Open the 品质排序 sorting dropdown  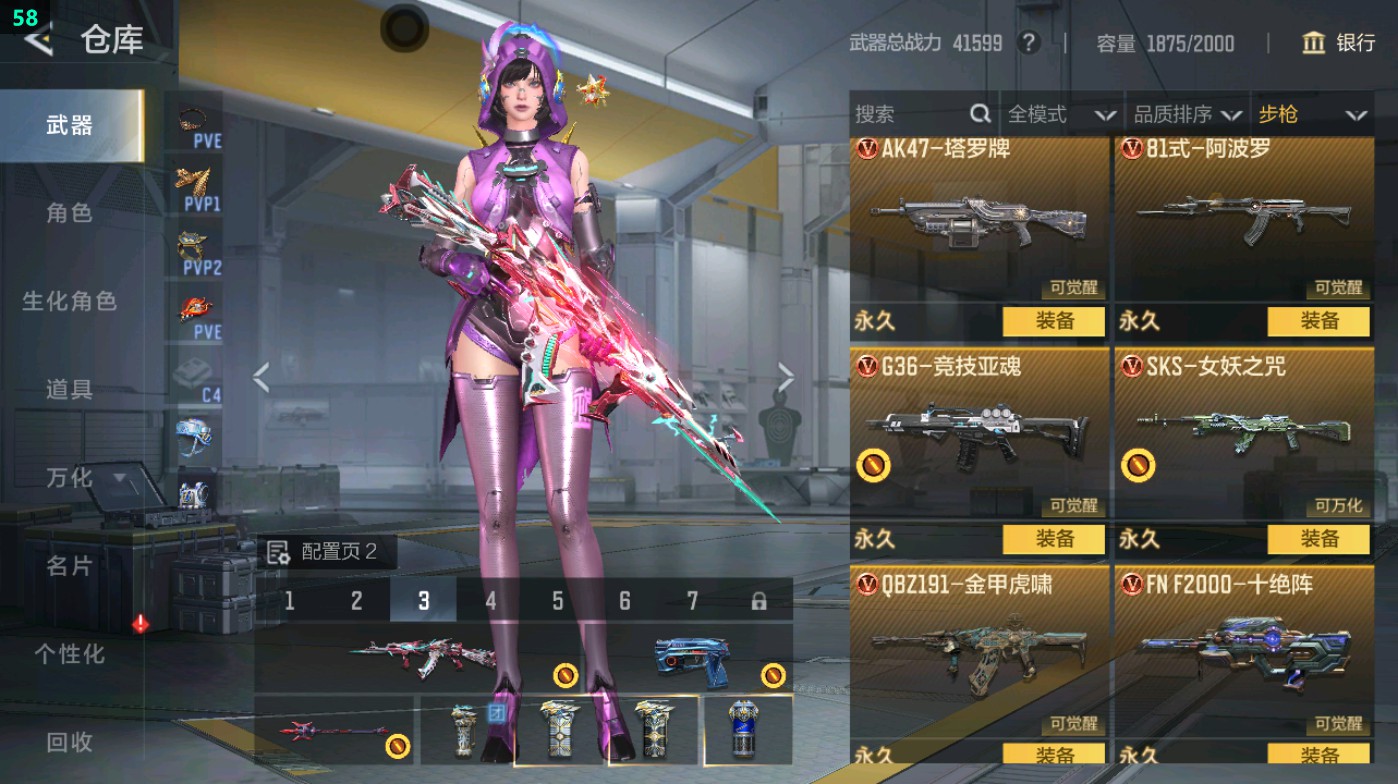(1185, 115)
